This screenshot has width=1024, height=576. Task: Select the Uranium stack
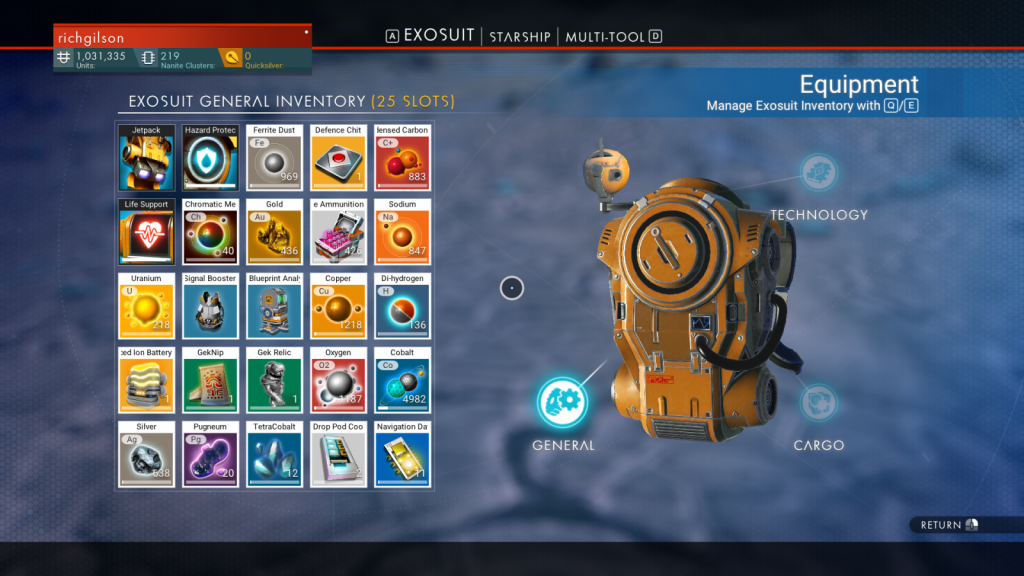point(147,306)
